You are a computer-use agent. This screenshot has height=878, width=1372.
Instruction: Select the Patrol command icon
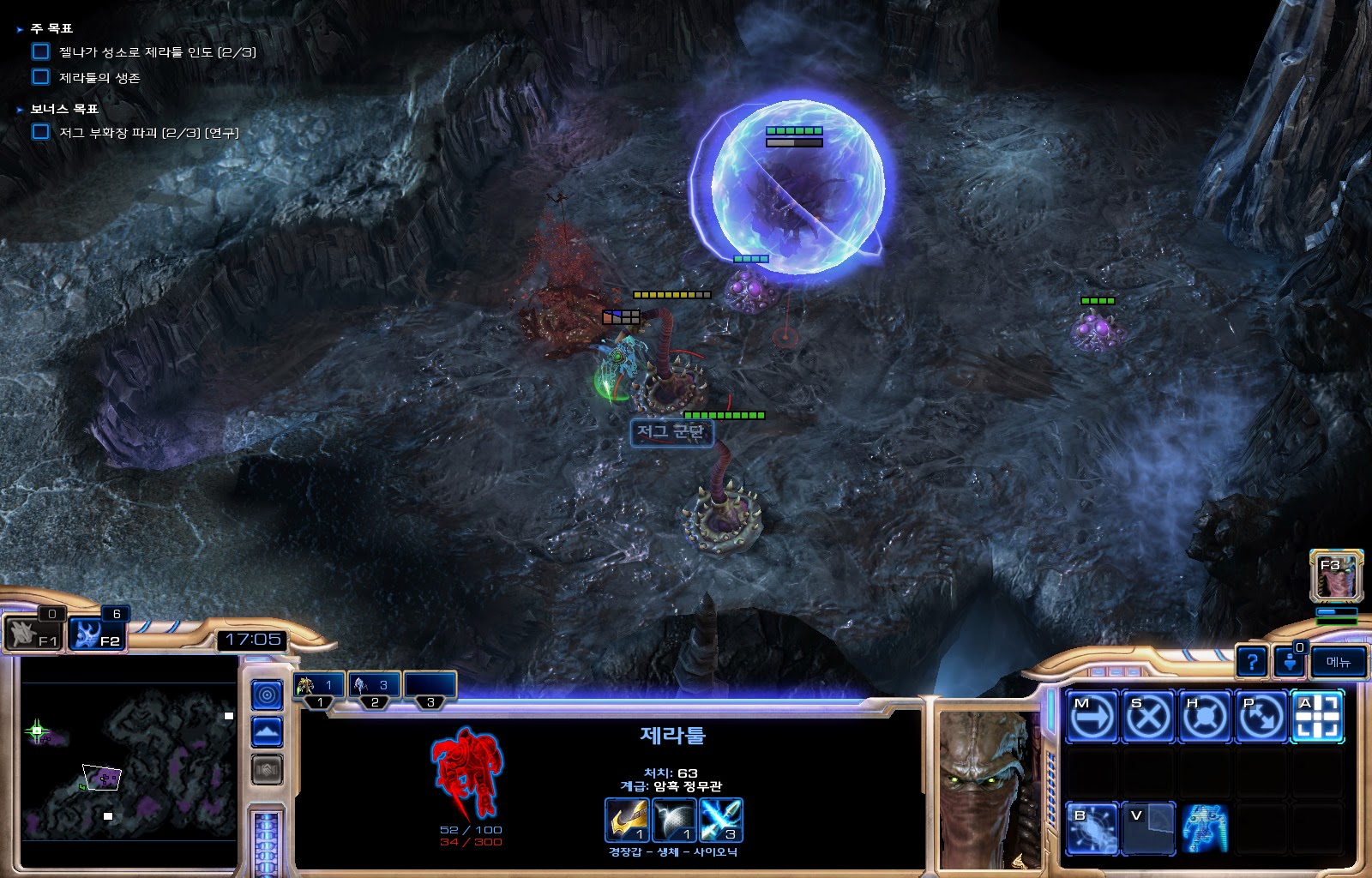coord(1261,716)
